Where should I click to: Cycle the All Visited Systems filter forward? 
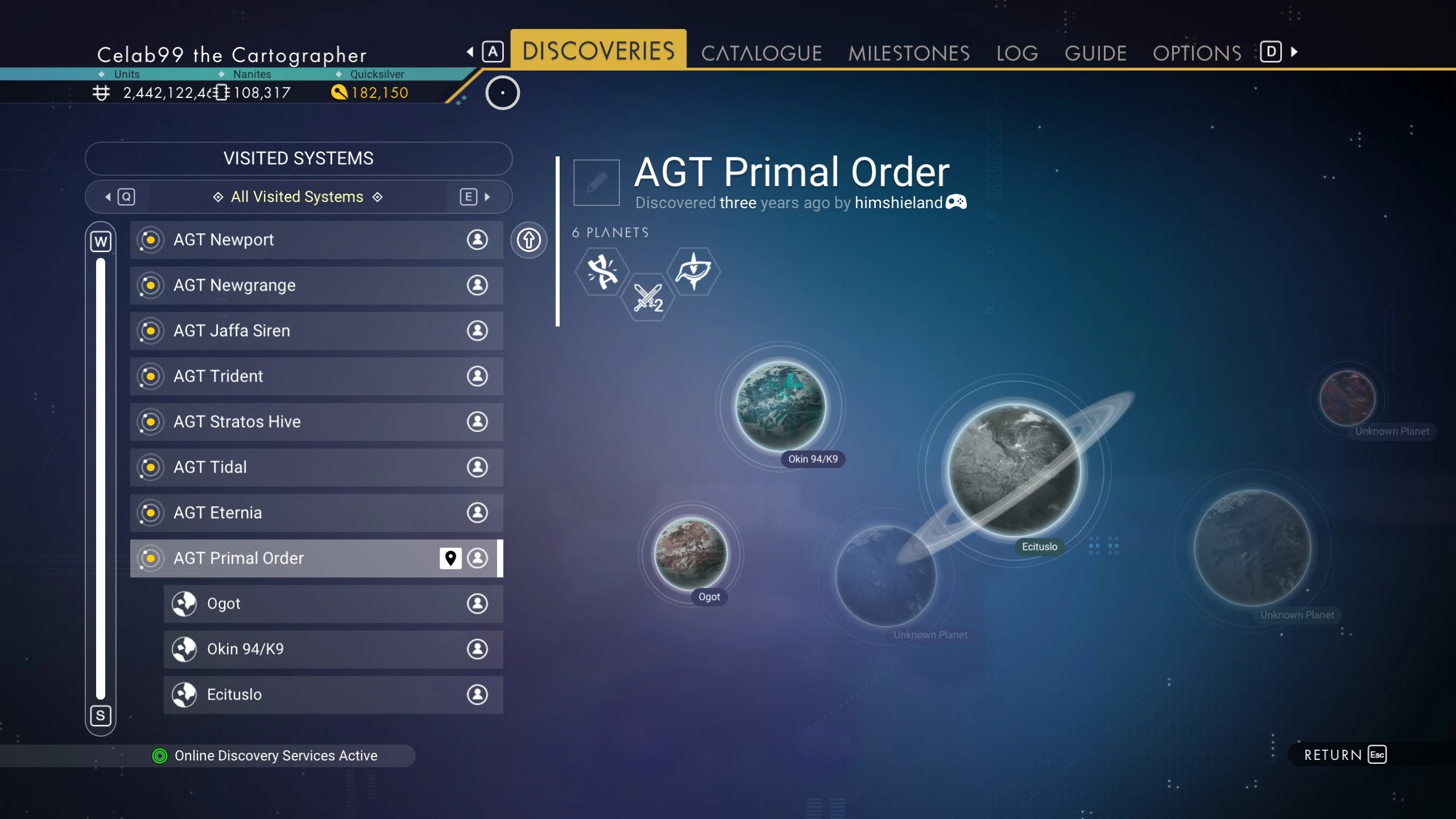tap(475, 197)
